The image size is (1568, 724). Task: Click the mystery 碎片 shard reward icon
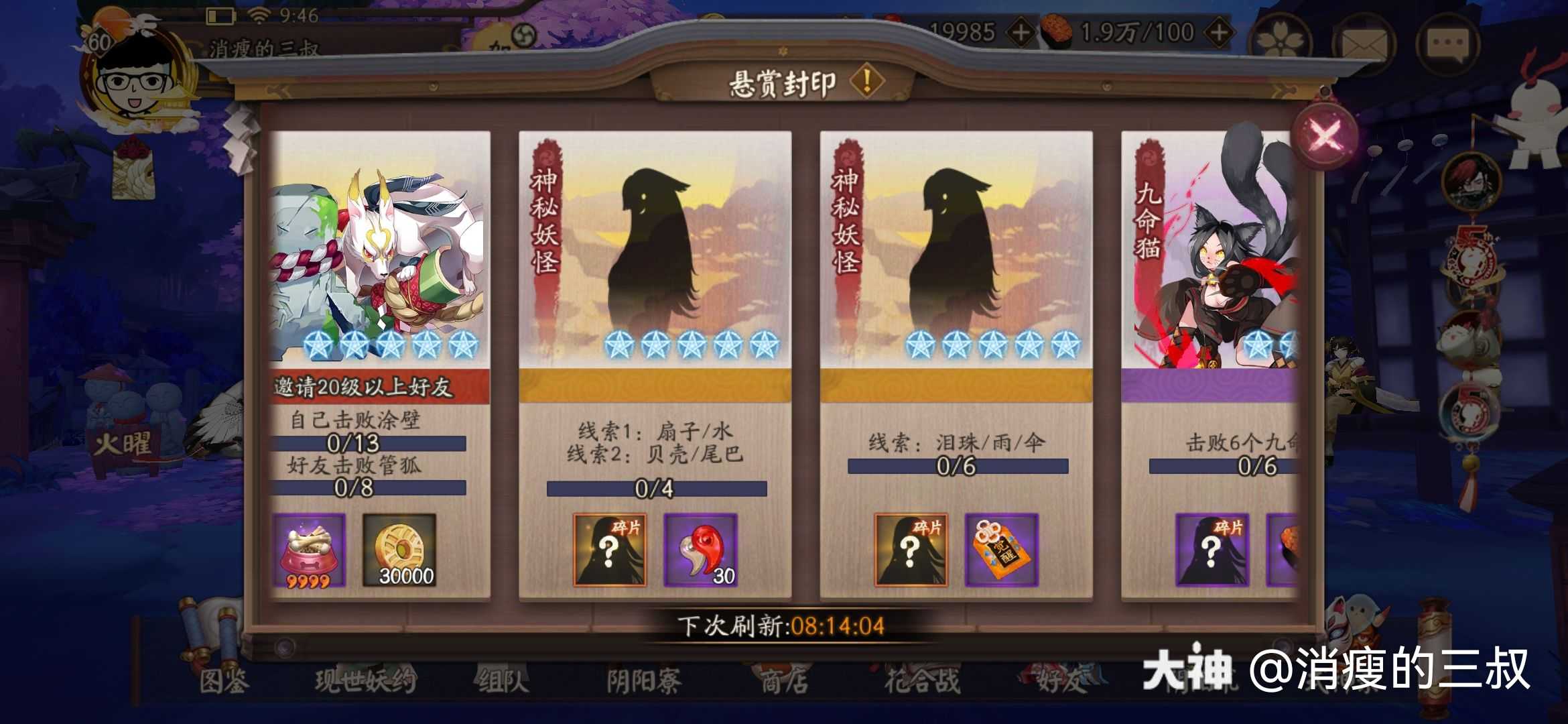coord(610,550)
